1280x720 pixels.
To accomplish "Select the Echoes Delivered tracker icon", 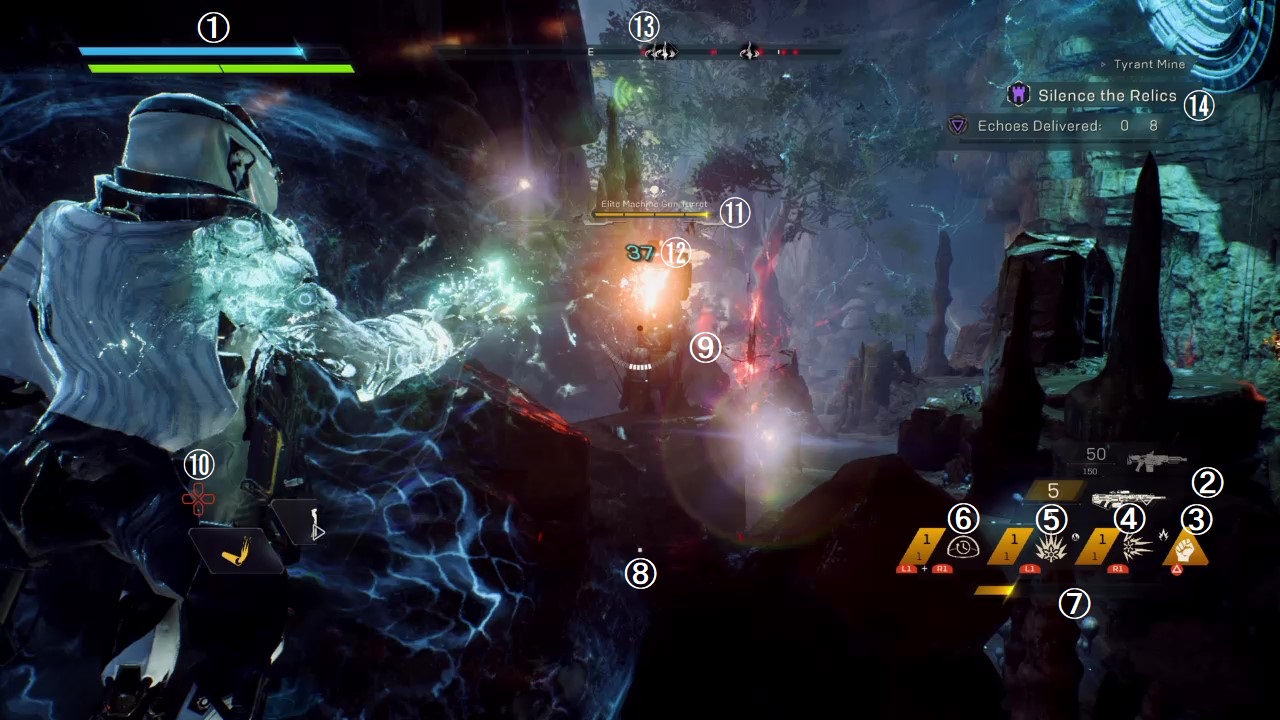I will pyautogui.click(x=958, y=126).
